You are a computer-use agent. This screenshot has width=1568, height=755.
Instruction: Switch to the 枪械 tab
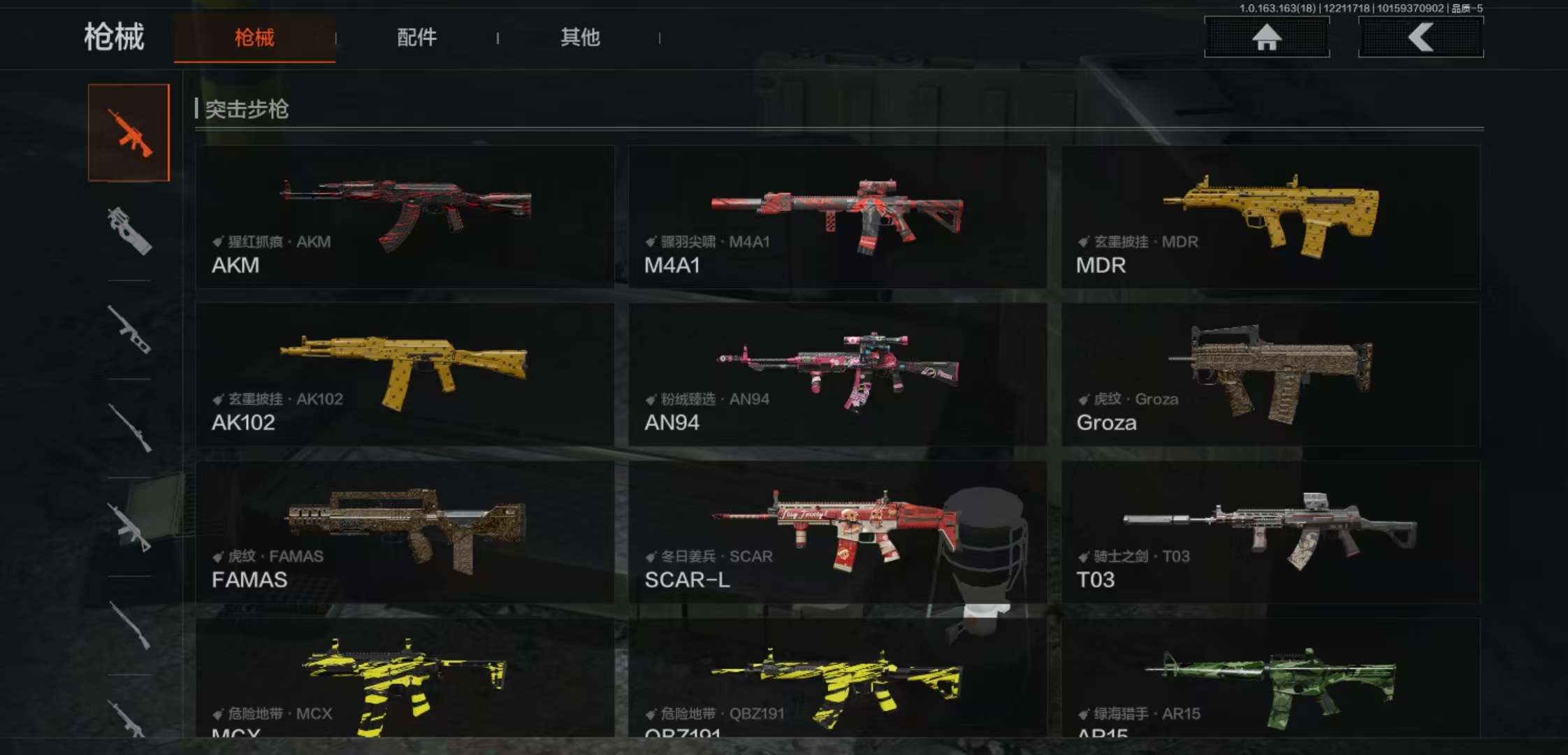tap(254, 38)
